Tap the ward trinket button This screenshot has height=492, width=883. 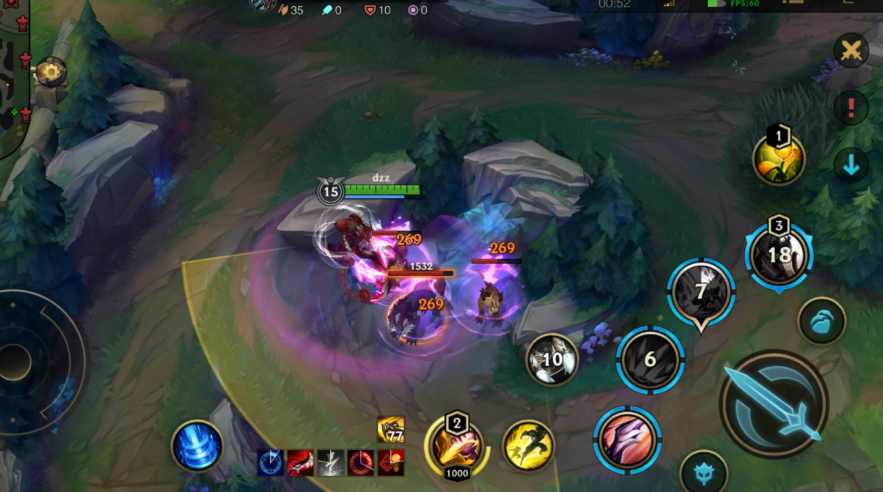point(822,321)
